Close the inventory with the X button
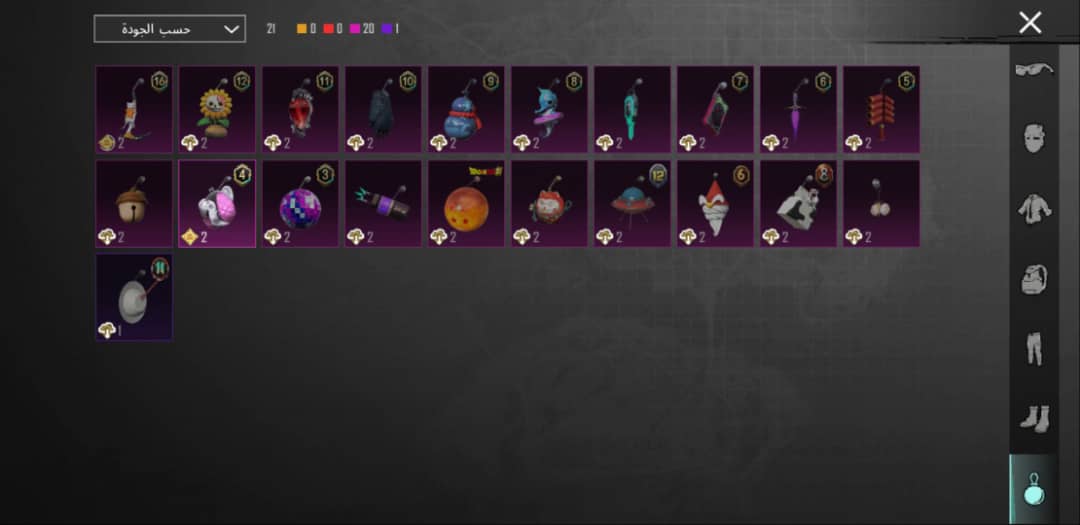Image resolution: width=1080 pixels, height=525 pixels. [x=1030, y=23]
